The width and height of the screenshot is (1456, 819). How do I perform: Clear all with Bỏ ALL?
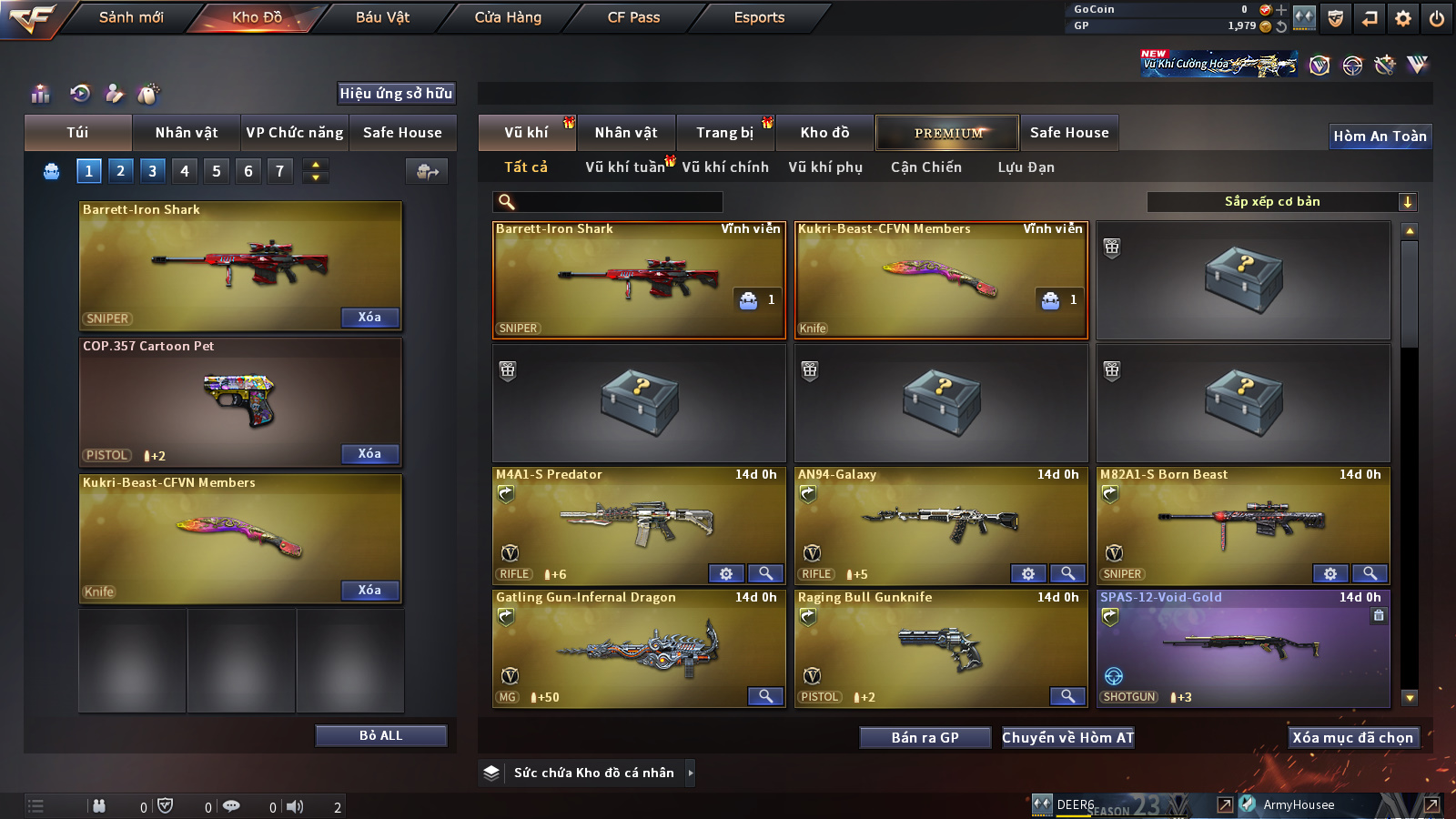[380, 735]
